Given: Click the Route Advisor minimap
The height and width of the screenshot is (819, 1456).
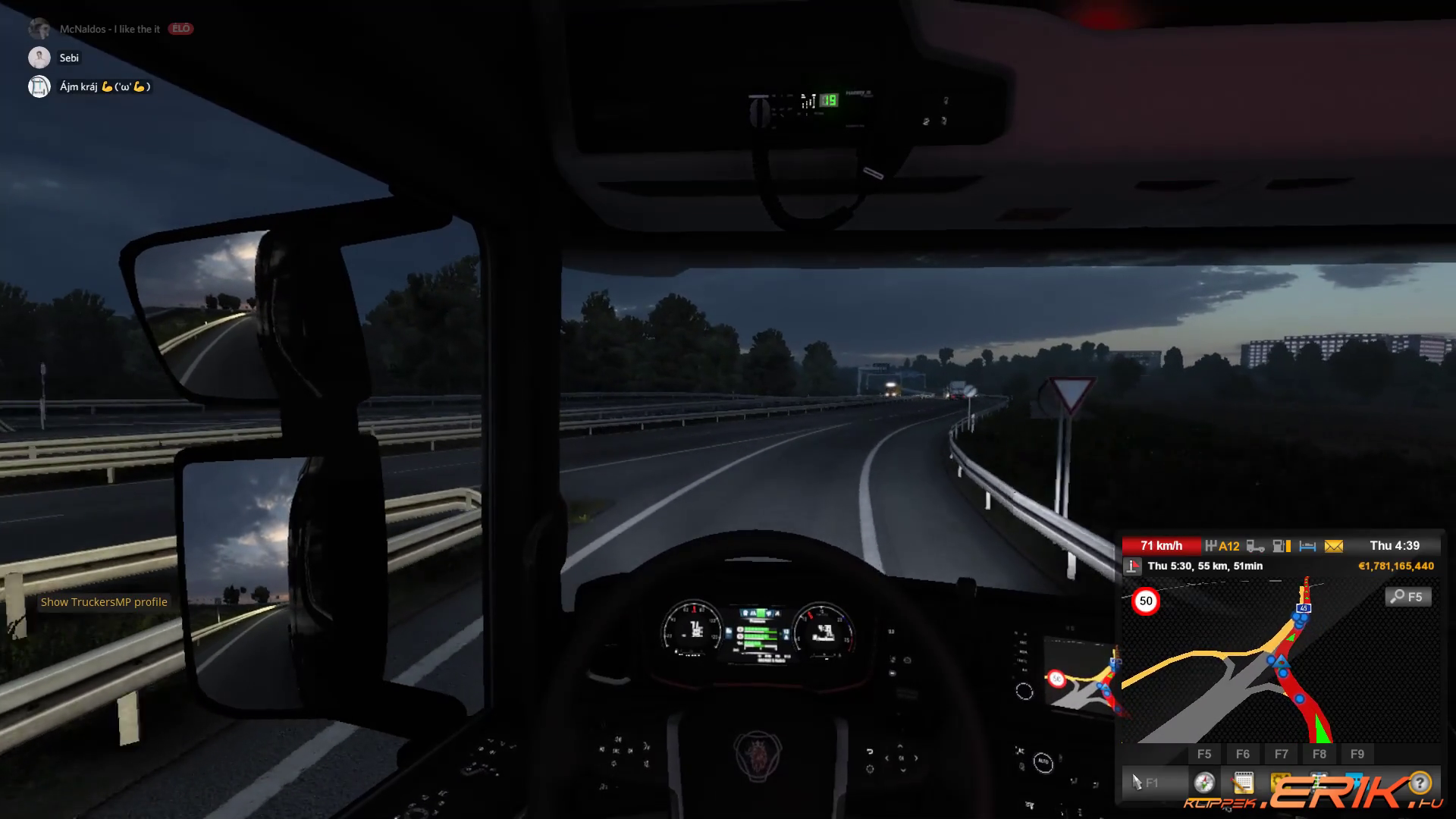Looking at the screenshot, I should click(1282, 667).
